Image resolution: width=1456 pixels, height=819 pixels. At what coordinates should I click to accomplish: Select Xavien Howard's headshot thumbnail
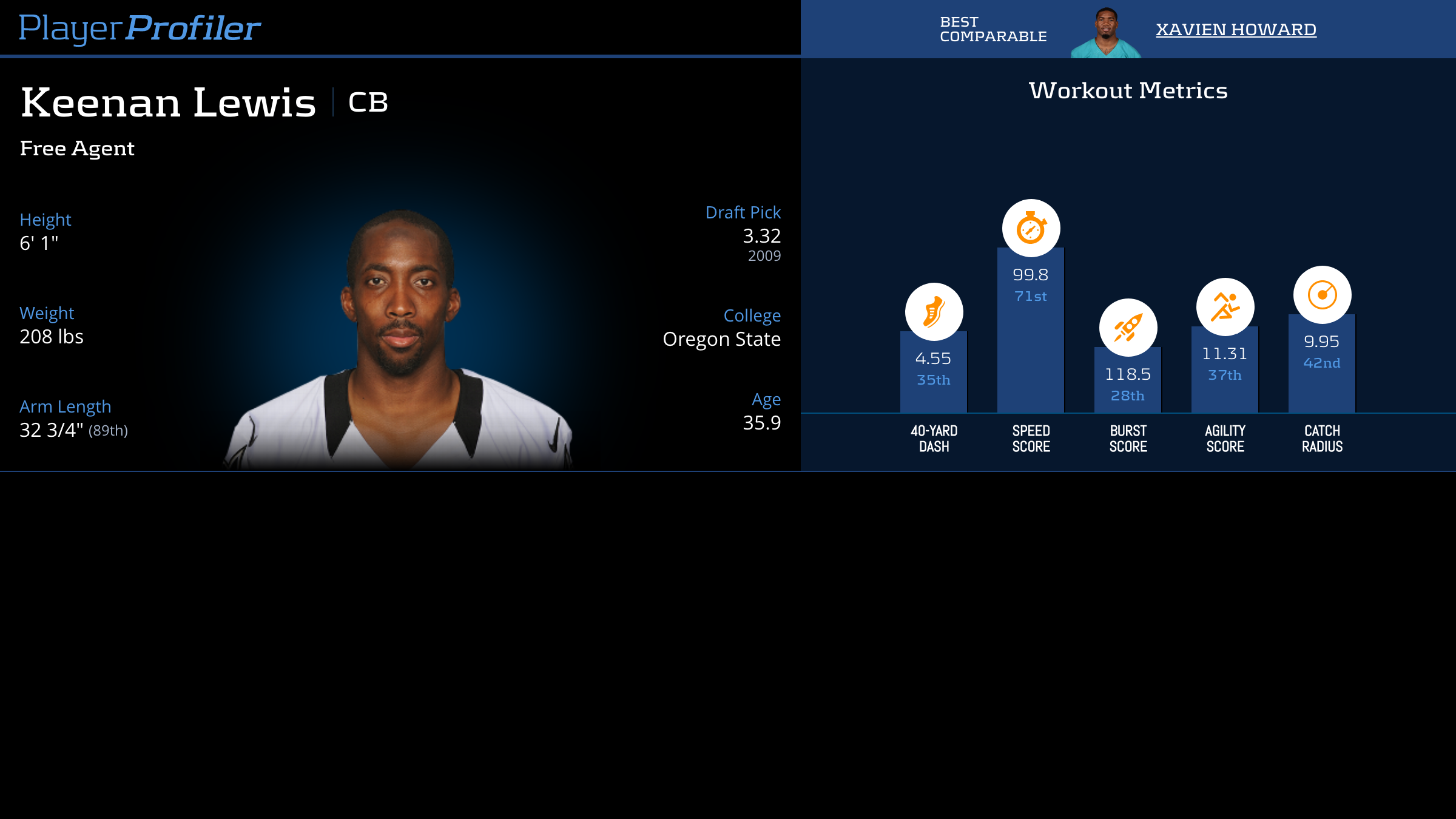point(1106,33)
